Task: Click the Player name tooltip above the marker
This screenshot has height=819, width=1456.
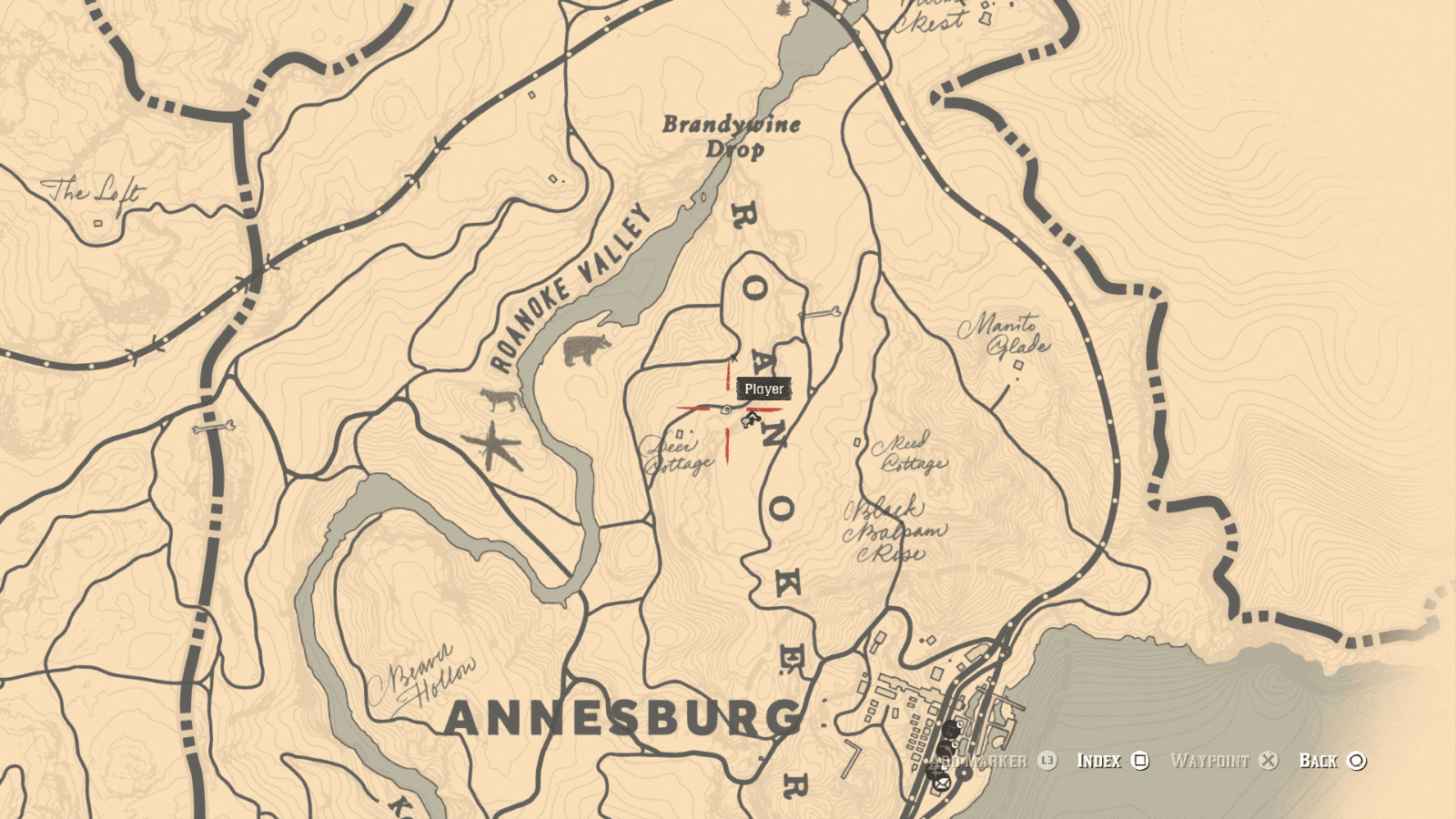Action: [x=763, y=389]
